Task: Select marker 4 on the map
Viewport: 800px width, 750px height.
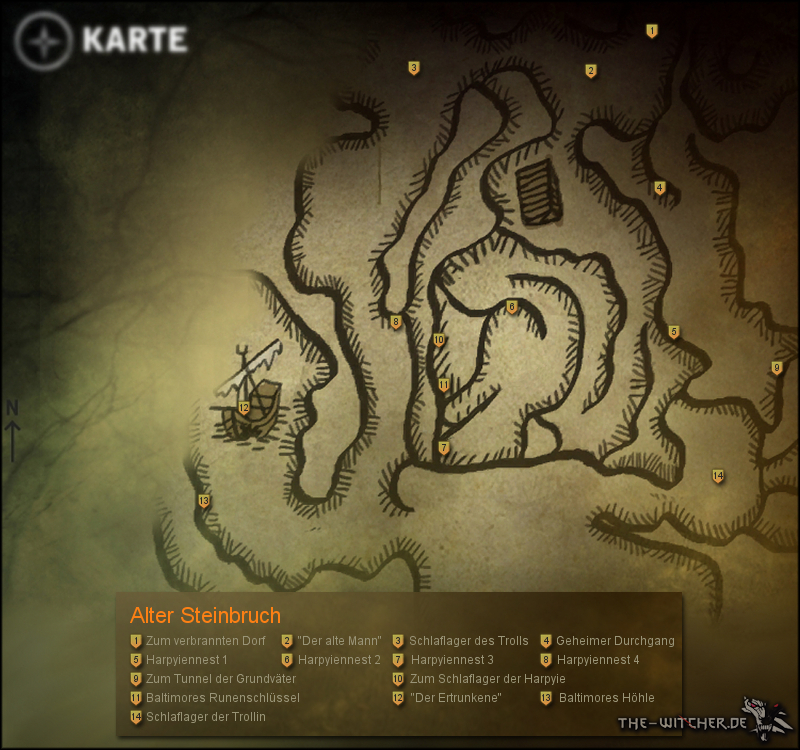Action: click(659, 187)
